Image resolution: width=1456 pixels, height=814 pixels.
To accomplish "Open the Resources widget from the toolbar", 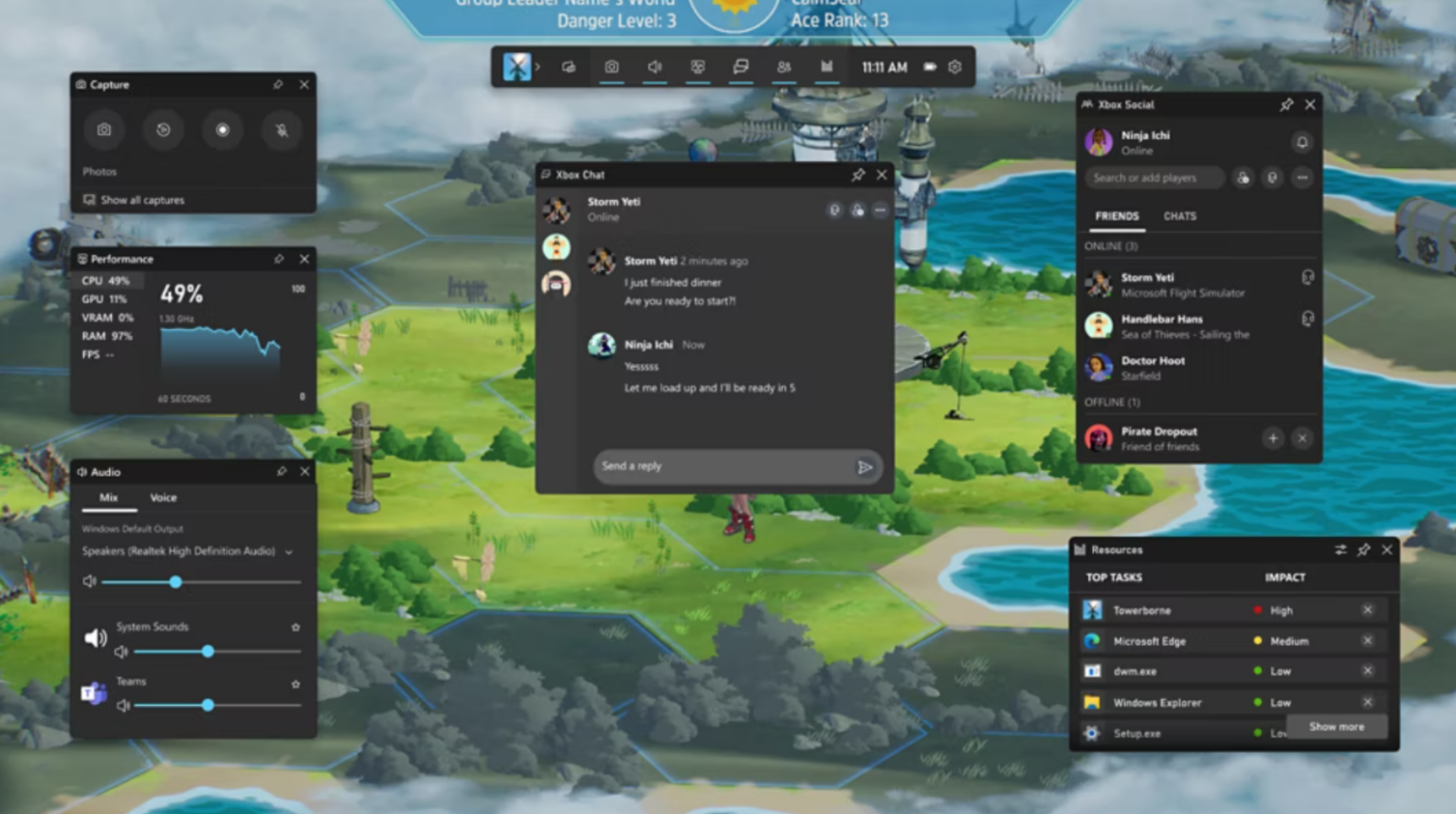I will (826, 67).
